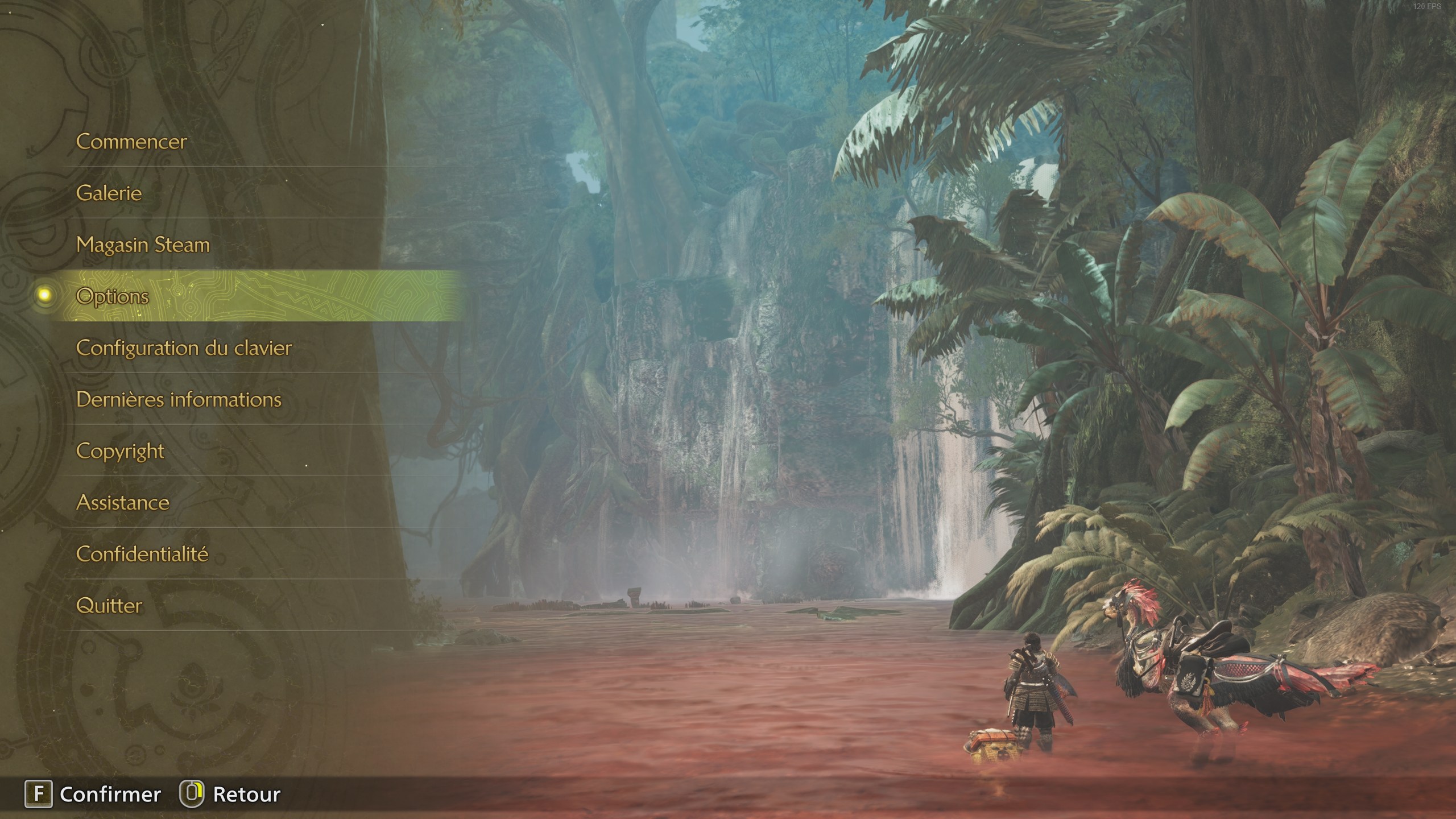Viewport: 1456px width, 819px height.
Task: Select "Quitter" to exit the game
Action: 110,606
